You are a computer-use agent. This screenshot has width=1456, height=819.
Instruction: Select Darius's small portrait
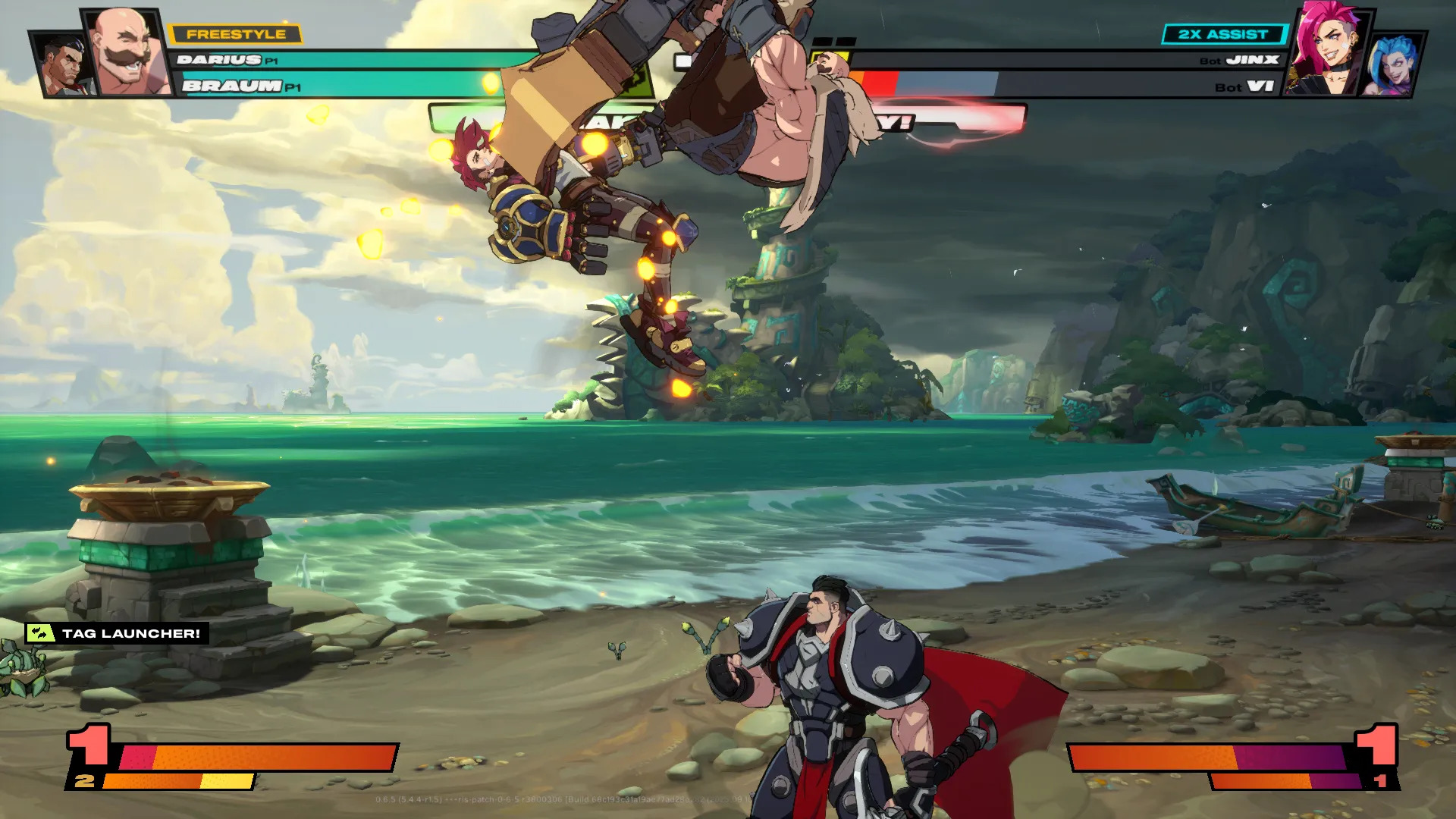63,66
